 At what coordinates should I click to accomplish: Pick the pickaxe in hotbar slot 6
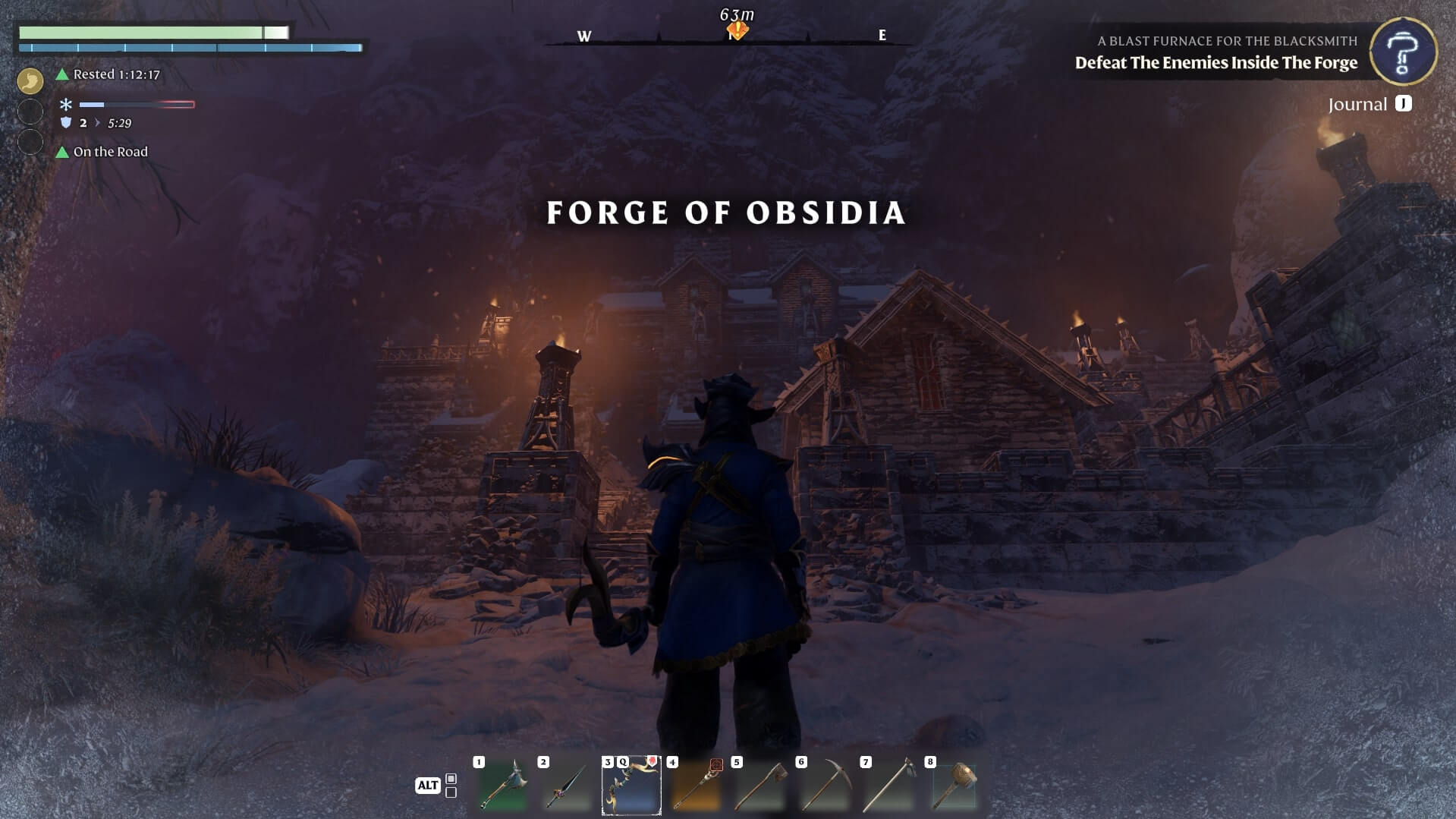tap(825, 786)
